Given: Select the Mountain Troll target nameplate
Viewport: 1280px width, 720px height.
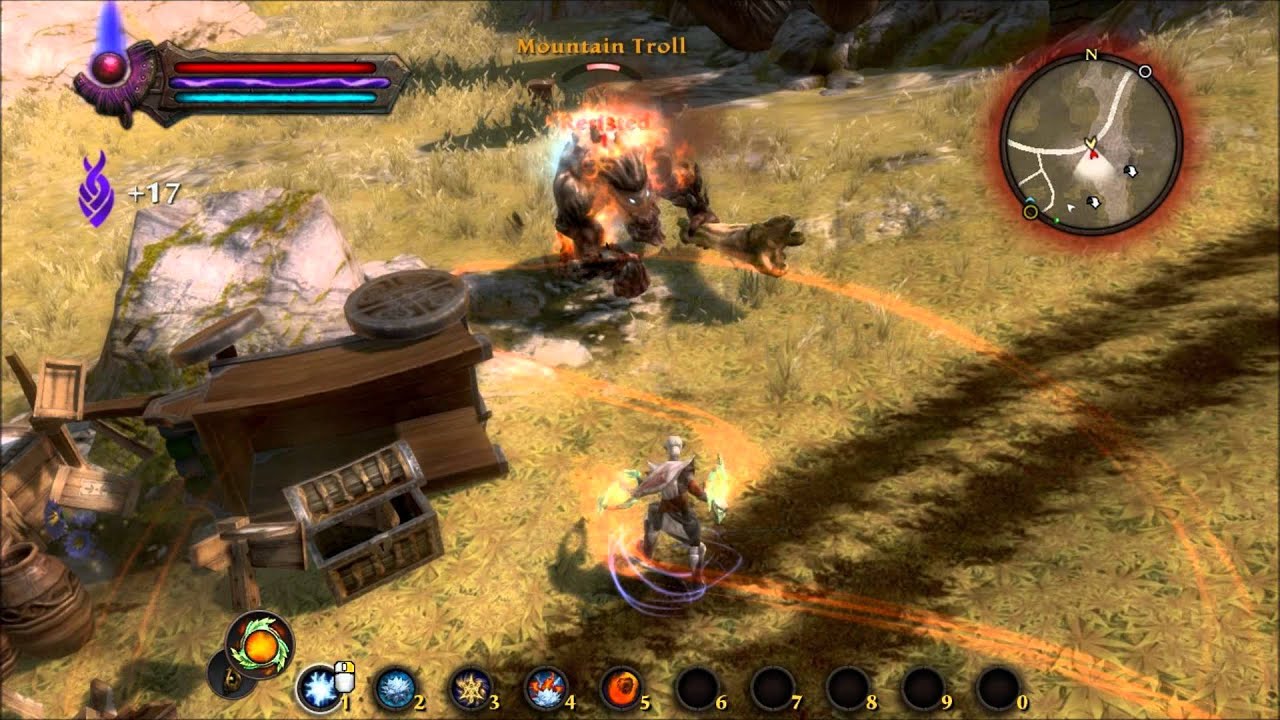Looking at the screenshot, I should [x=601, y=46].
